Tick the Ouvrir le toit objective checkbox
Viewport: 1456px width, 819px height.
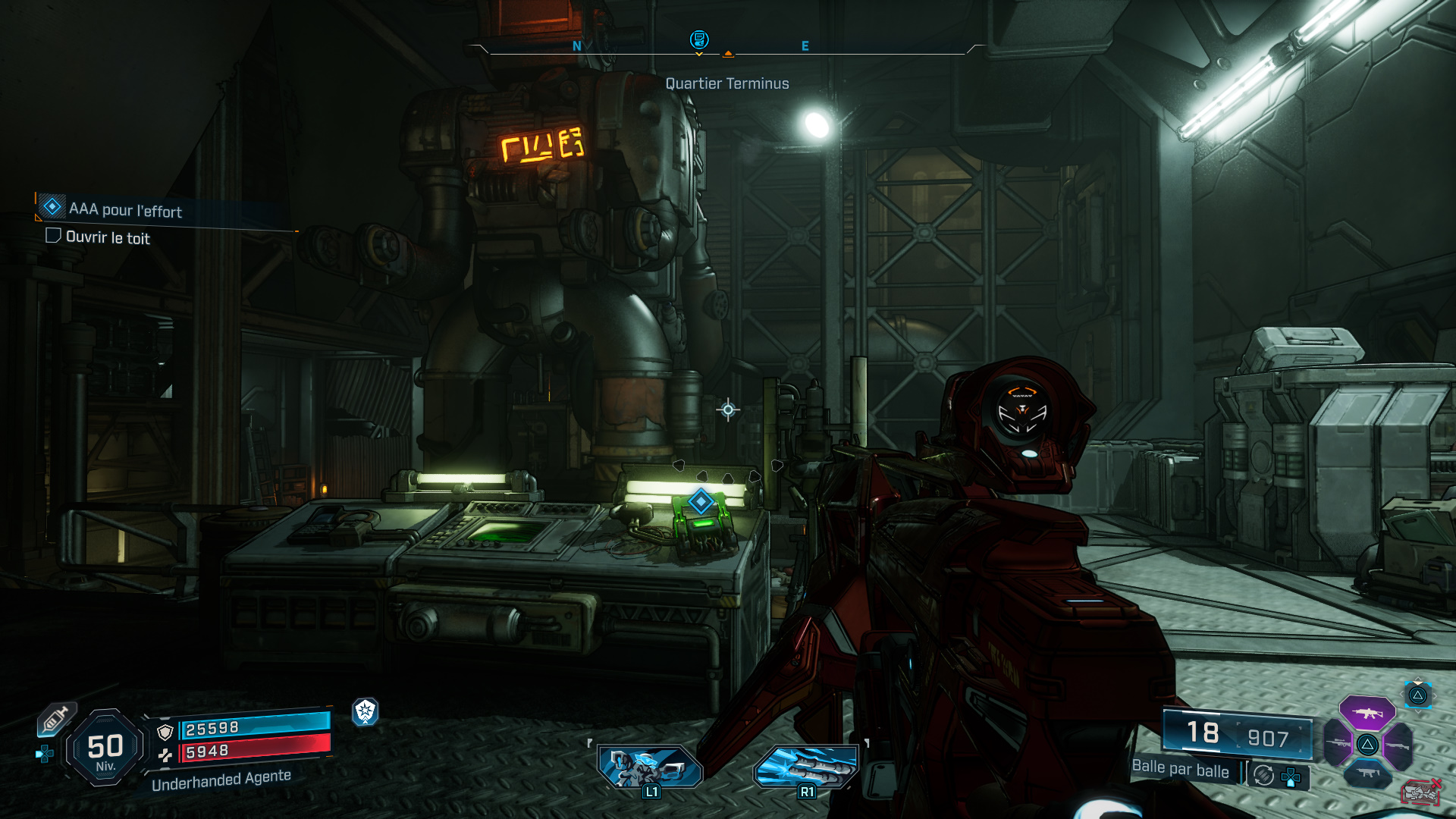click(53, 236)
